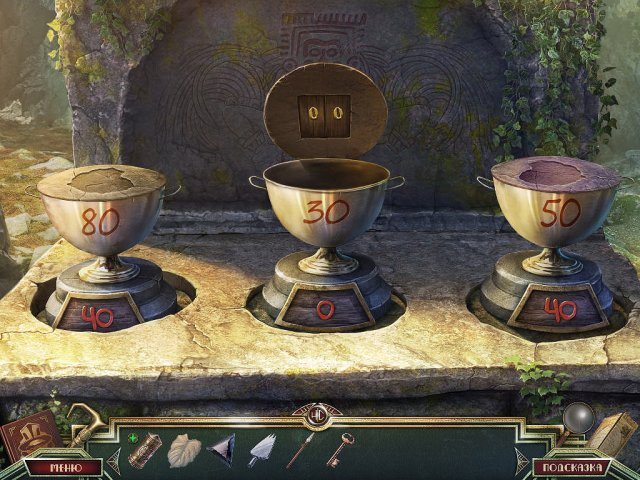
Task: Open the red top-hat journal book
Action: (27, 435)
